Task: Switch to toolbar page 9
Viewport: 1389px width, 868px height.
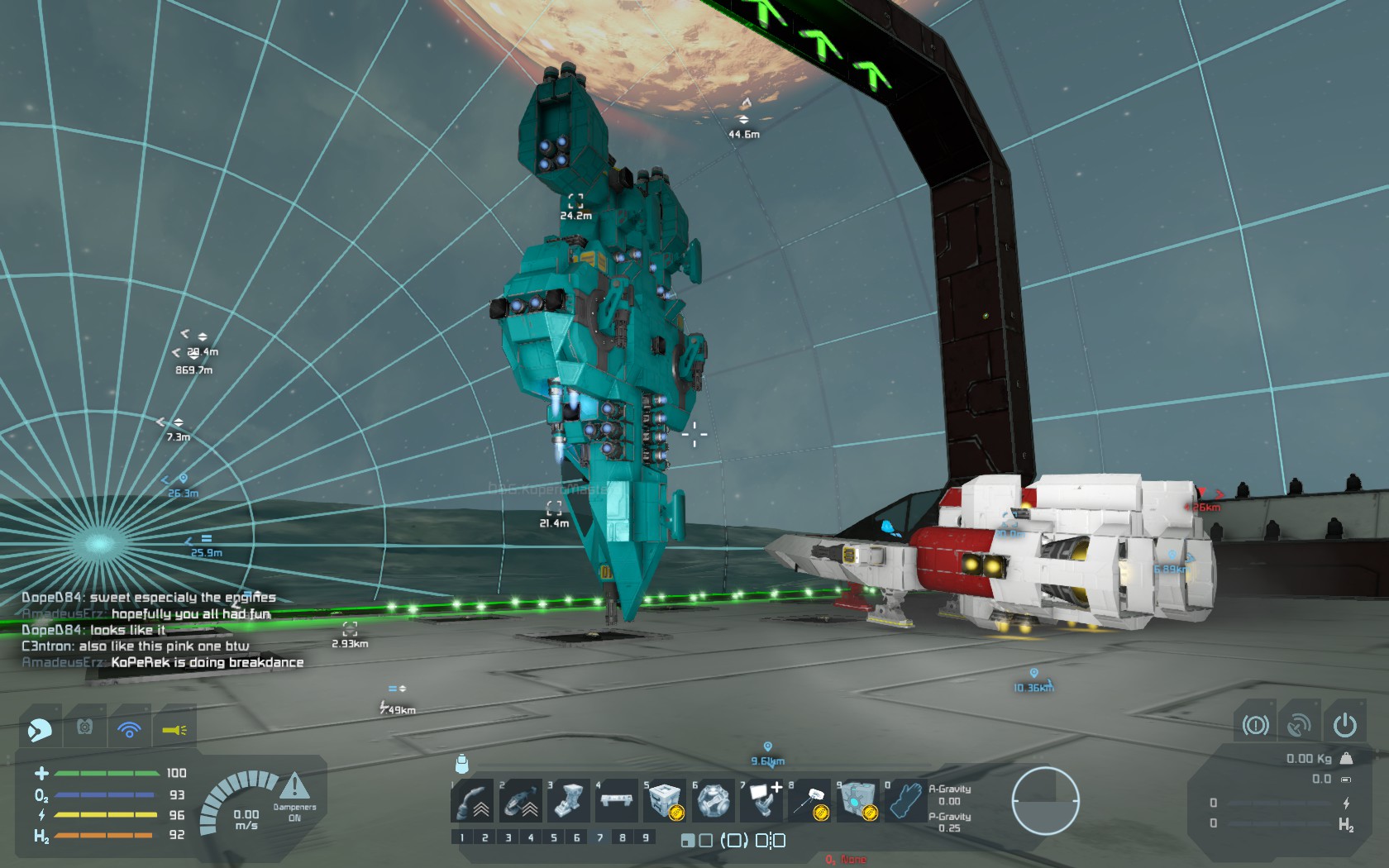Action: [x=646, y=837]
